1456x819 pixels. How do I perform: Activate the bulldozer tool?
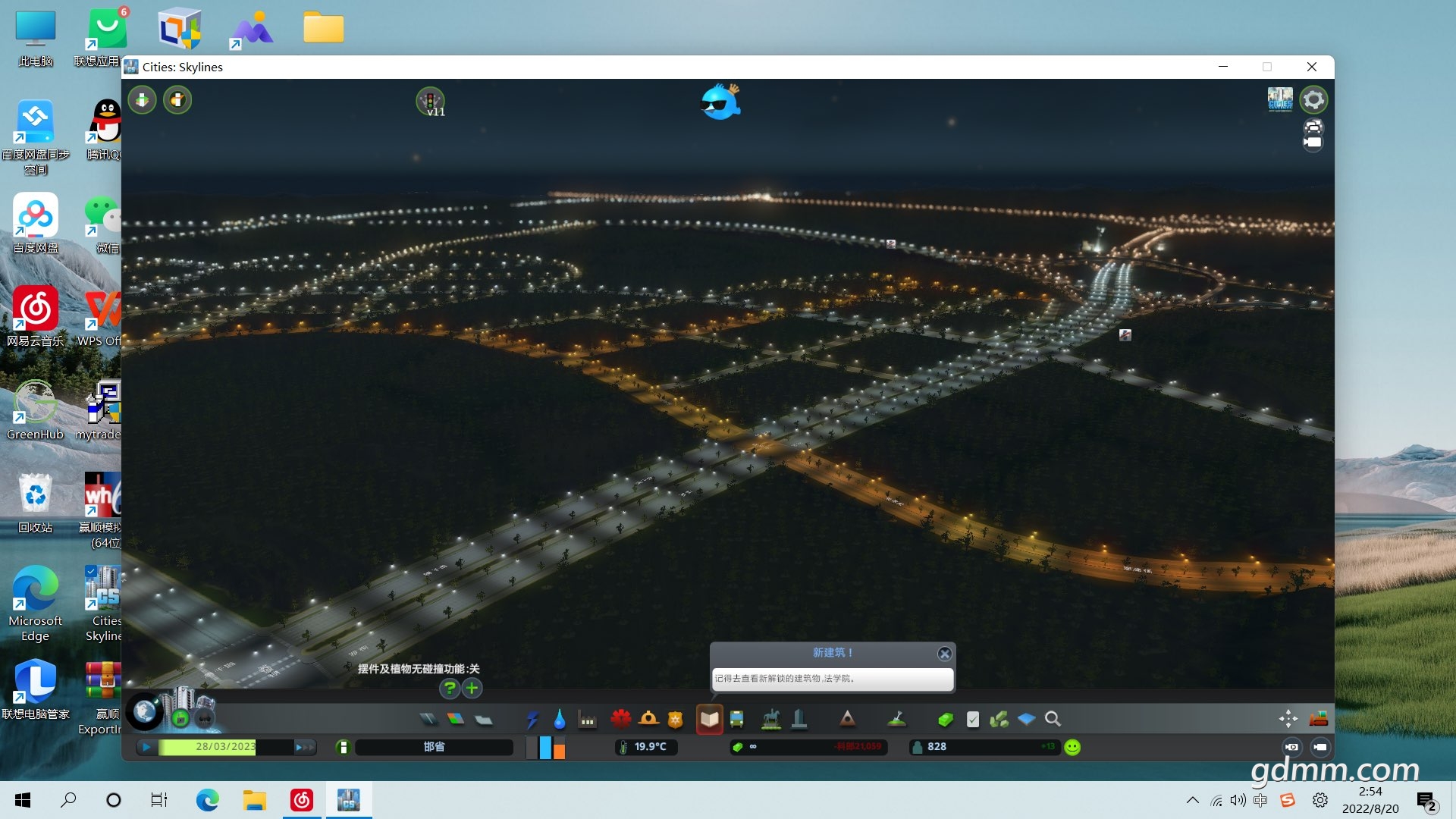point(1318,719)
